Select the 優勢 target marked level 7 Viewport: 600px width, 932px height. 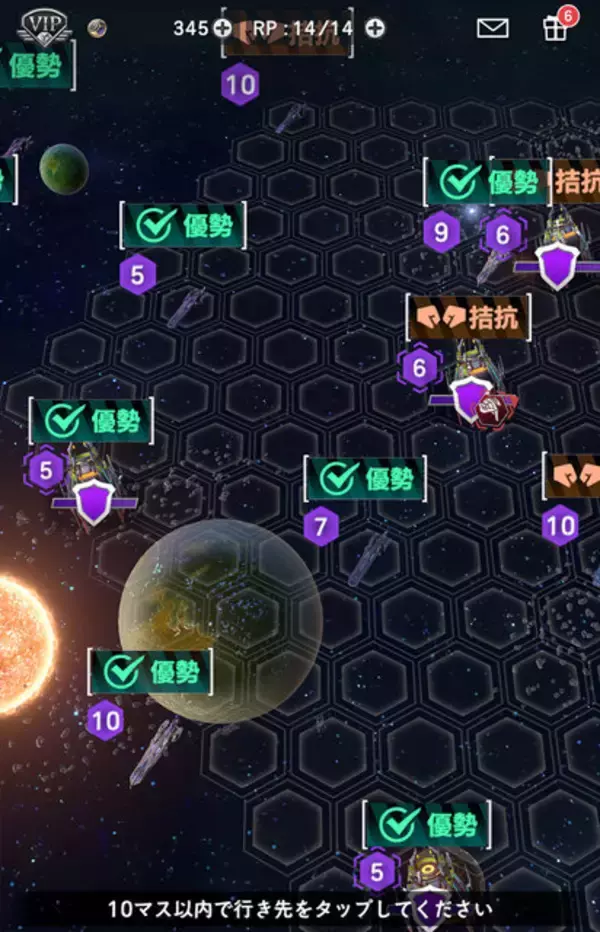[x=365, y=479]
